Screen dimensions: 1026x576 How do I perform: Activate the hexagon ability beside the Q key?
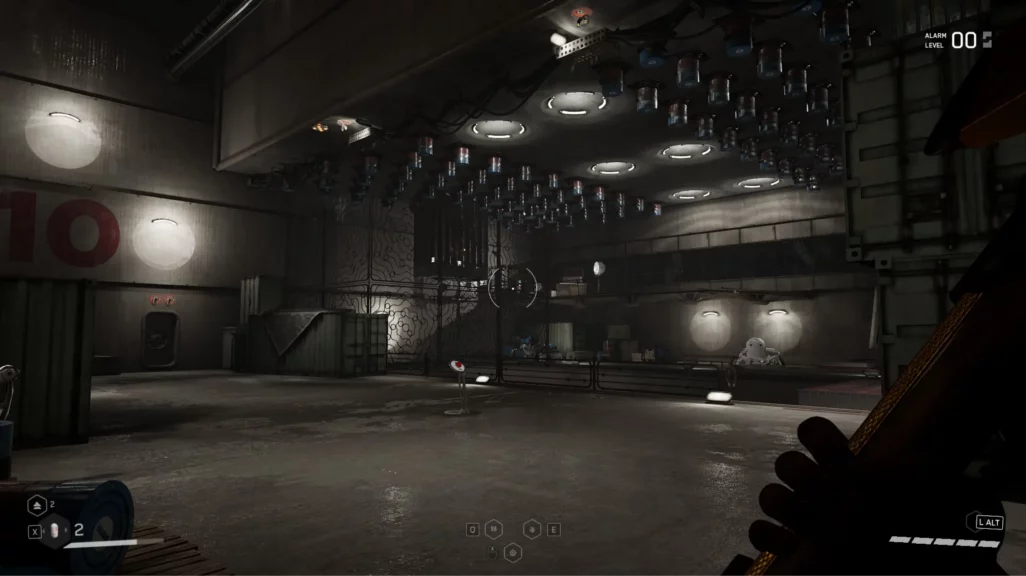493,529
